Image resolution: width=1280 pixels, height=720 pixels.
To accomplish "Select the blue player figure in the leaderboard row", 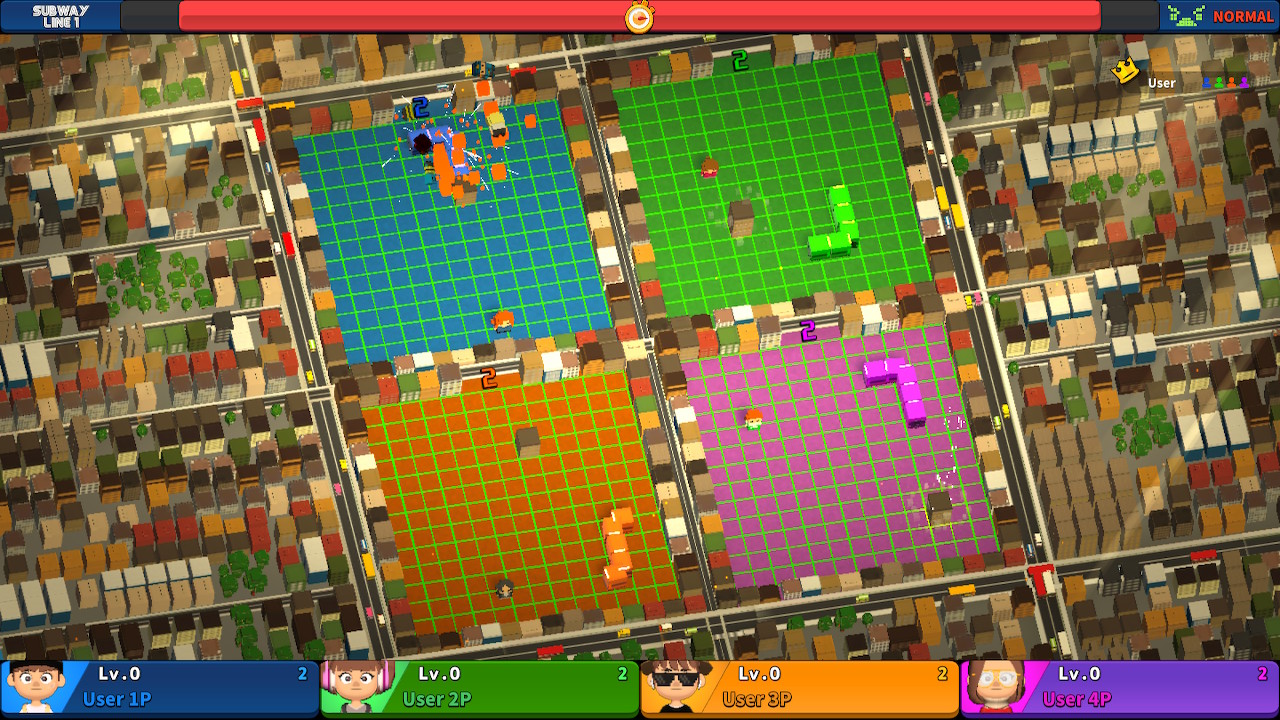I will [1206, 83].
